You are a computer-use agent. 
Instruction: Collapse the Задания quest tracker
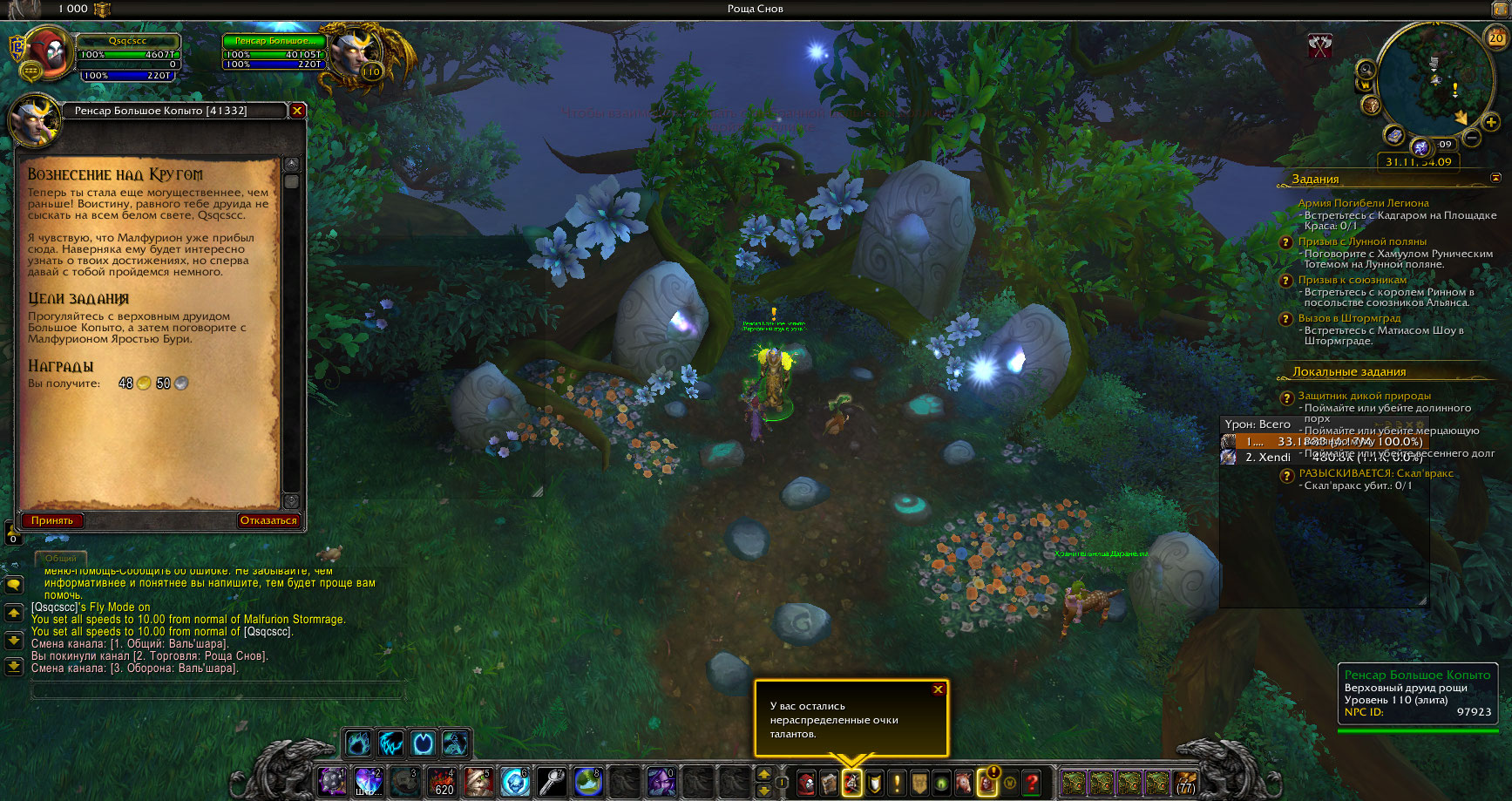point(1496,178)
